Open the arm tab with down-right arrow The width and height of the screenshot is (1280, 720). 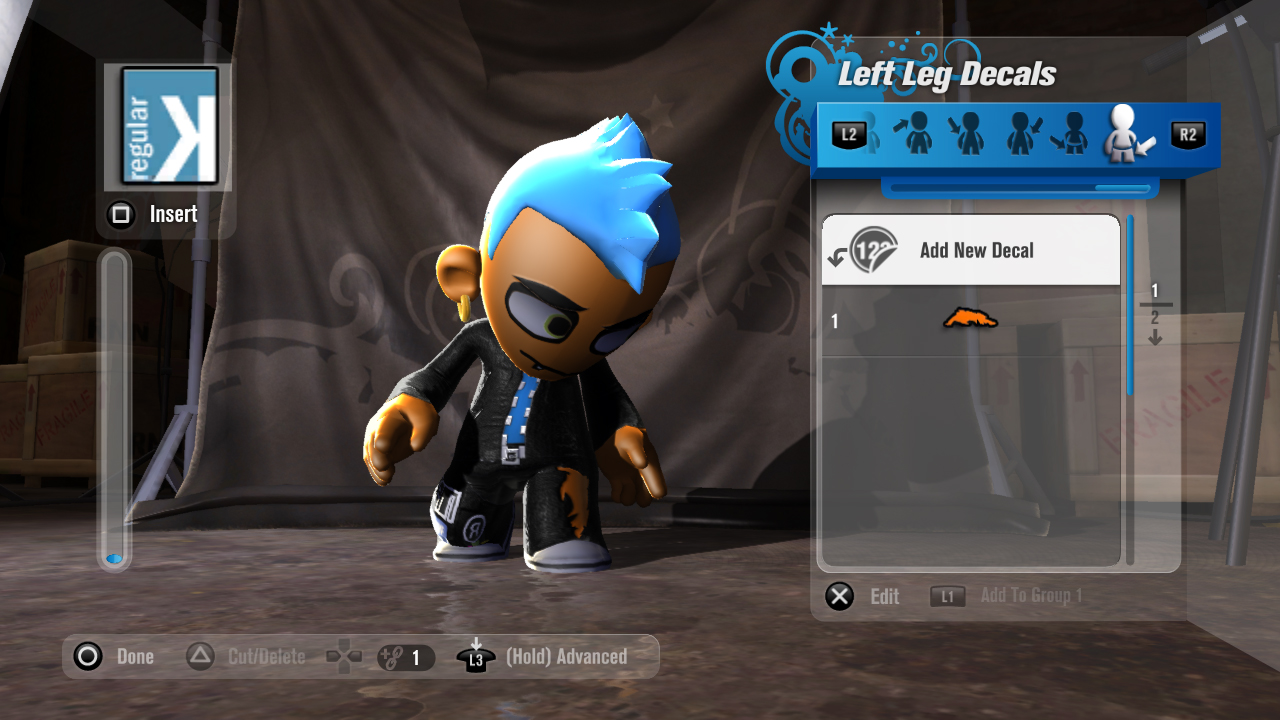tap(968, 134)
